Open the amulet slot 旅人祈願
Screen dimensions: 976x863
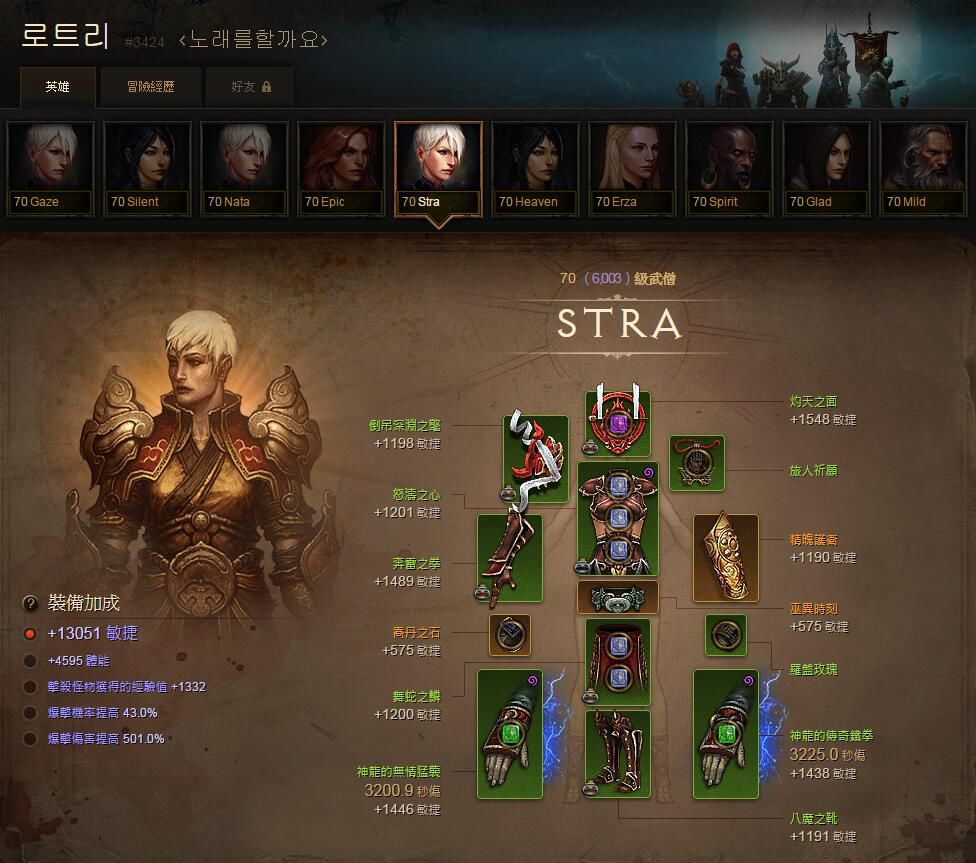[x=697, y=463]
